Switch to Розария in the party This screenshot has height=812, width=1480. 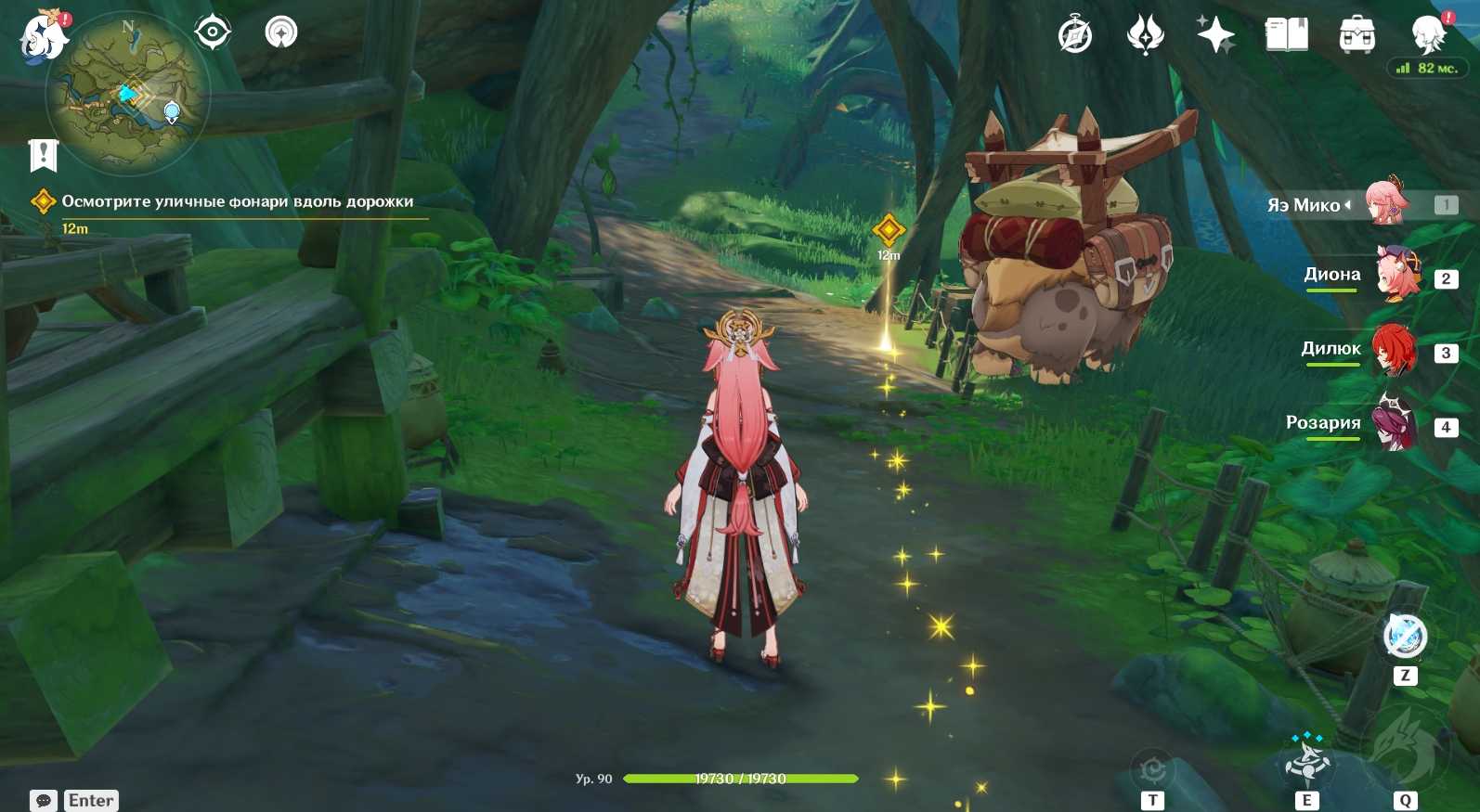[x=1394, y=424]
